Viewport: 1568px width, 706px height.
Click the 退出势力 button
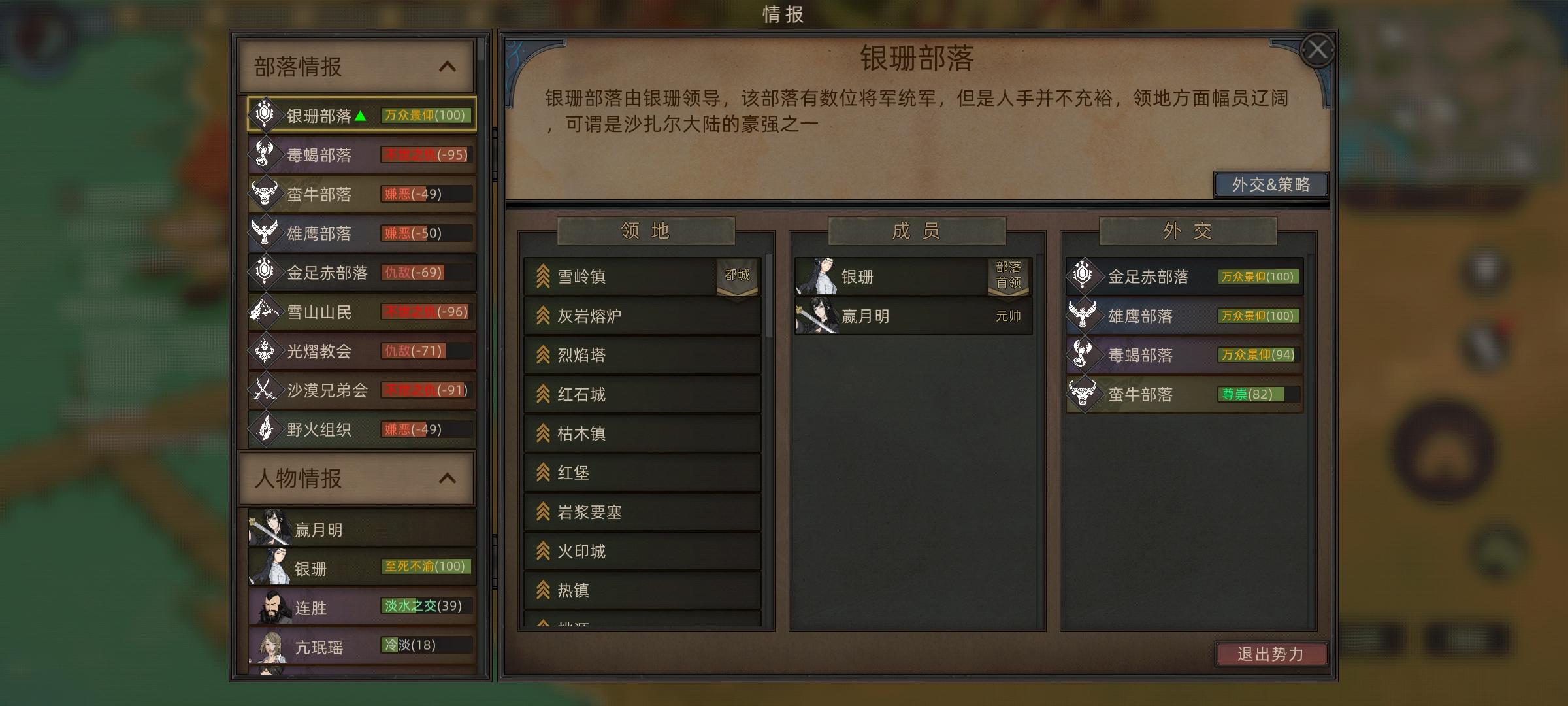point(1271,654)
